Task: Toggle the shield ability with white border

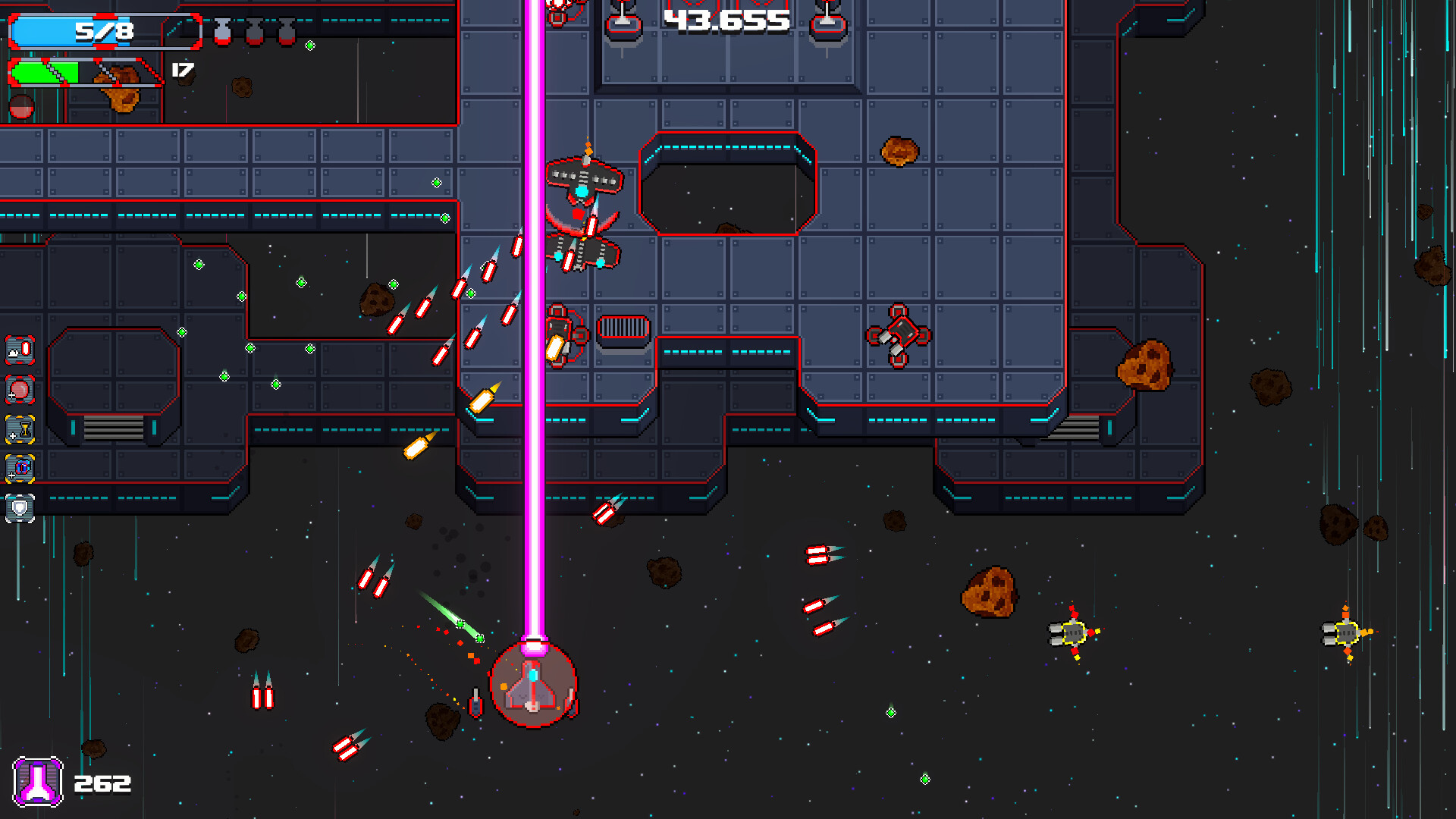Action: pos(19,508)
